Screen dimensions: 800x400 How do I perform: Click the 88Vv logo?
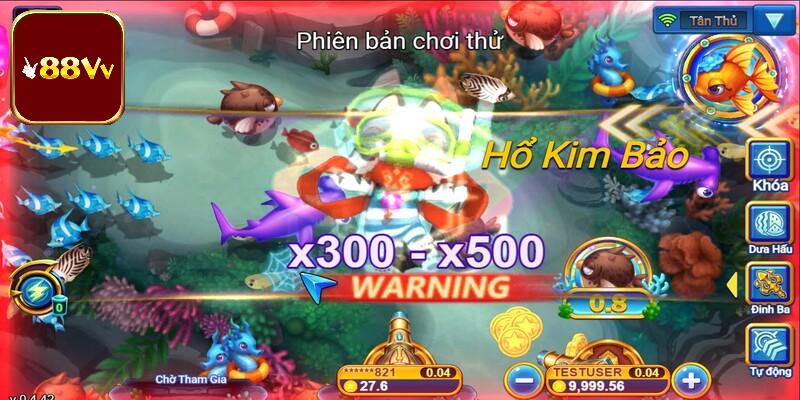(x=66, y=66)
